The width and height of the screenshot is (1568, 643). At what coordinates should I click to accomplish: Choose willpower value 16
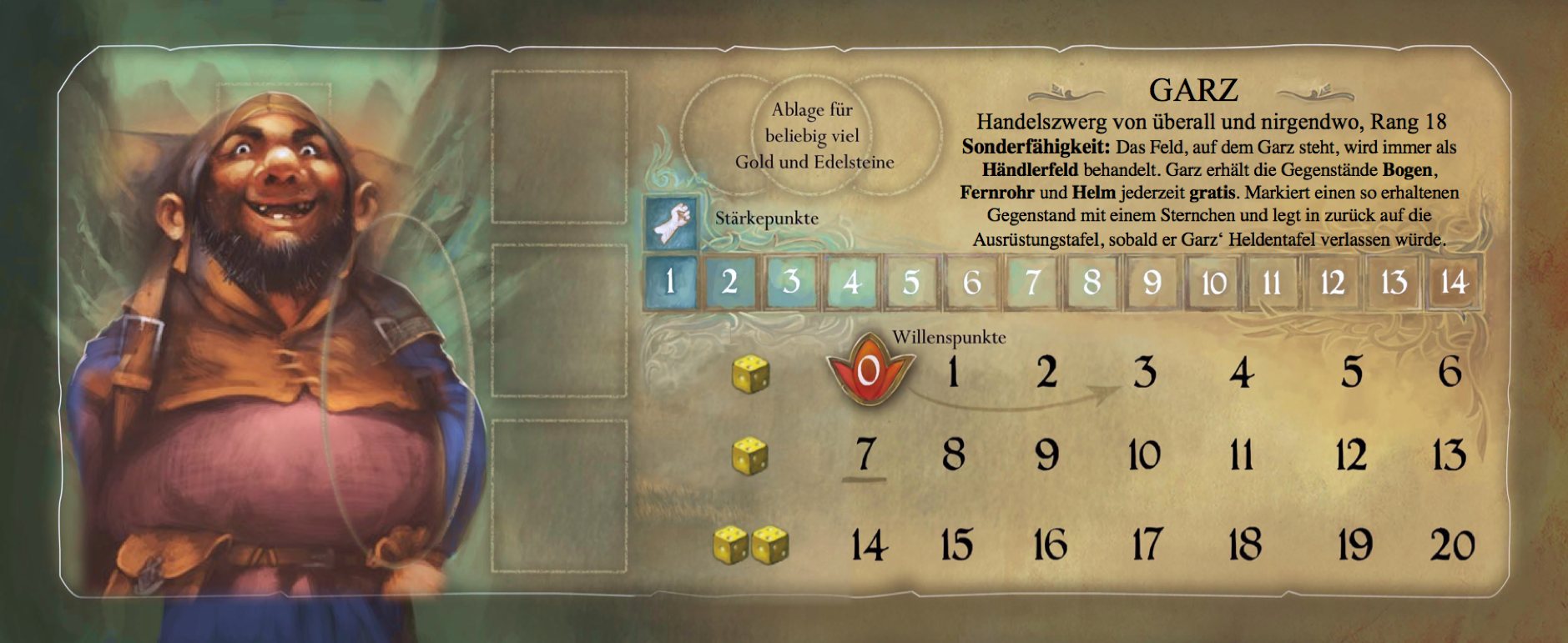1050,545
